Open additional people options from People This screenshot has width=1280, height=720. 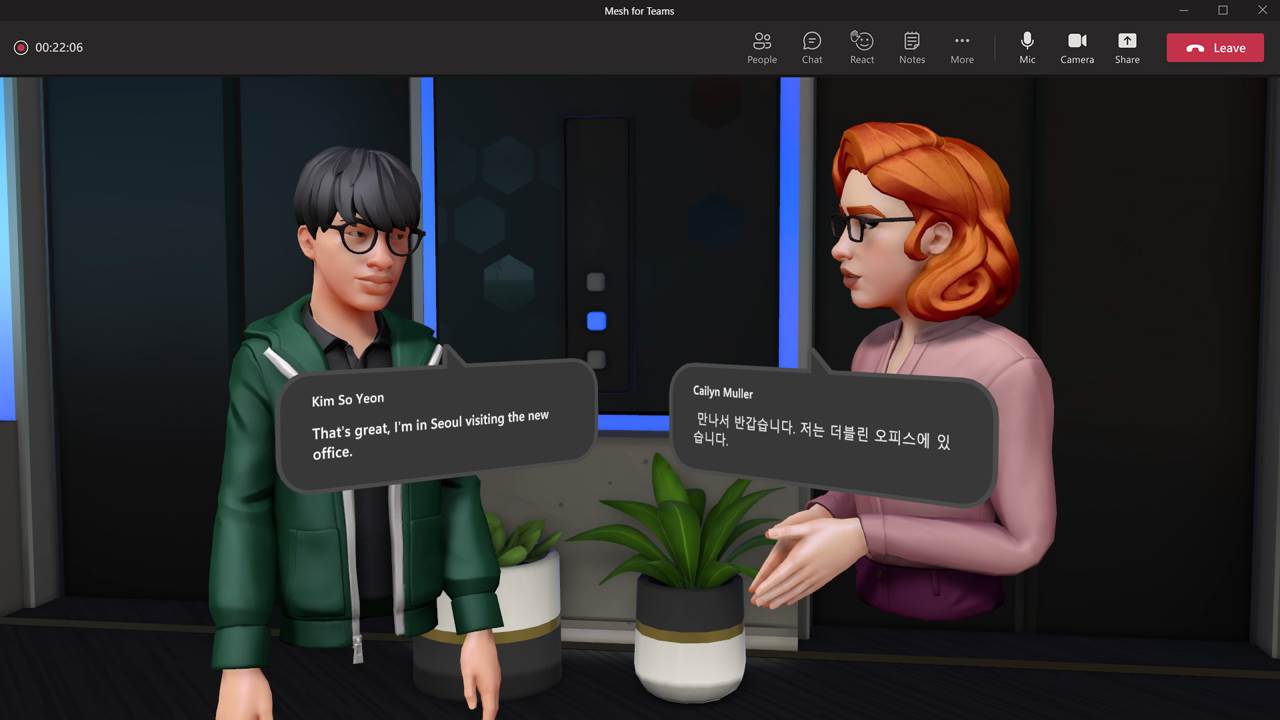click(x=761, y=47)
